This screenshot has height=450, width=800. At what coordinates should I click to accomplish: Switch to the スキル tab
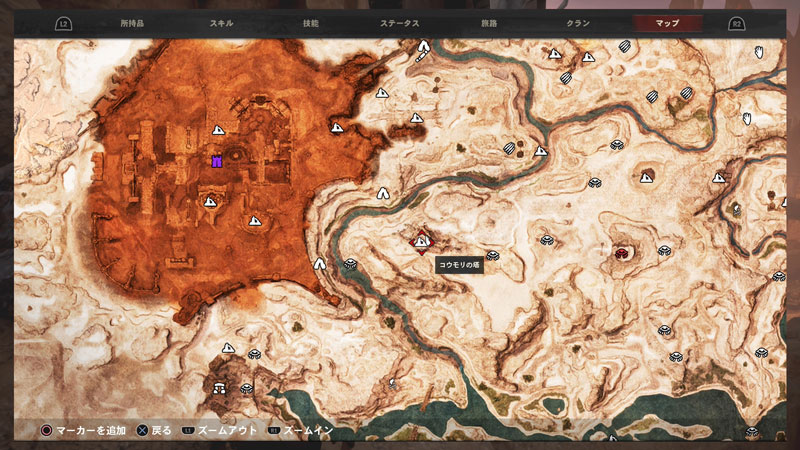(x=222, y=22)
